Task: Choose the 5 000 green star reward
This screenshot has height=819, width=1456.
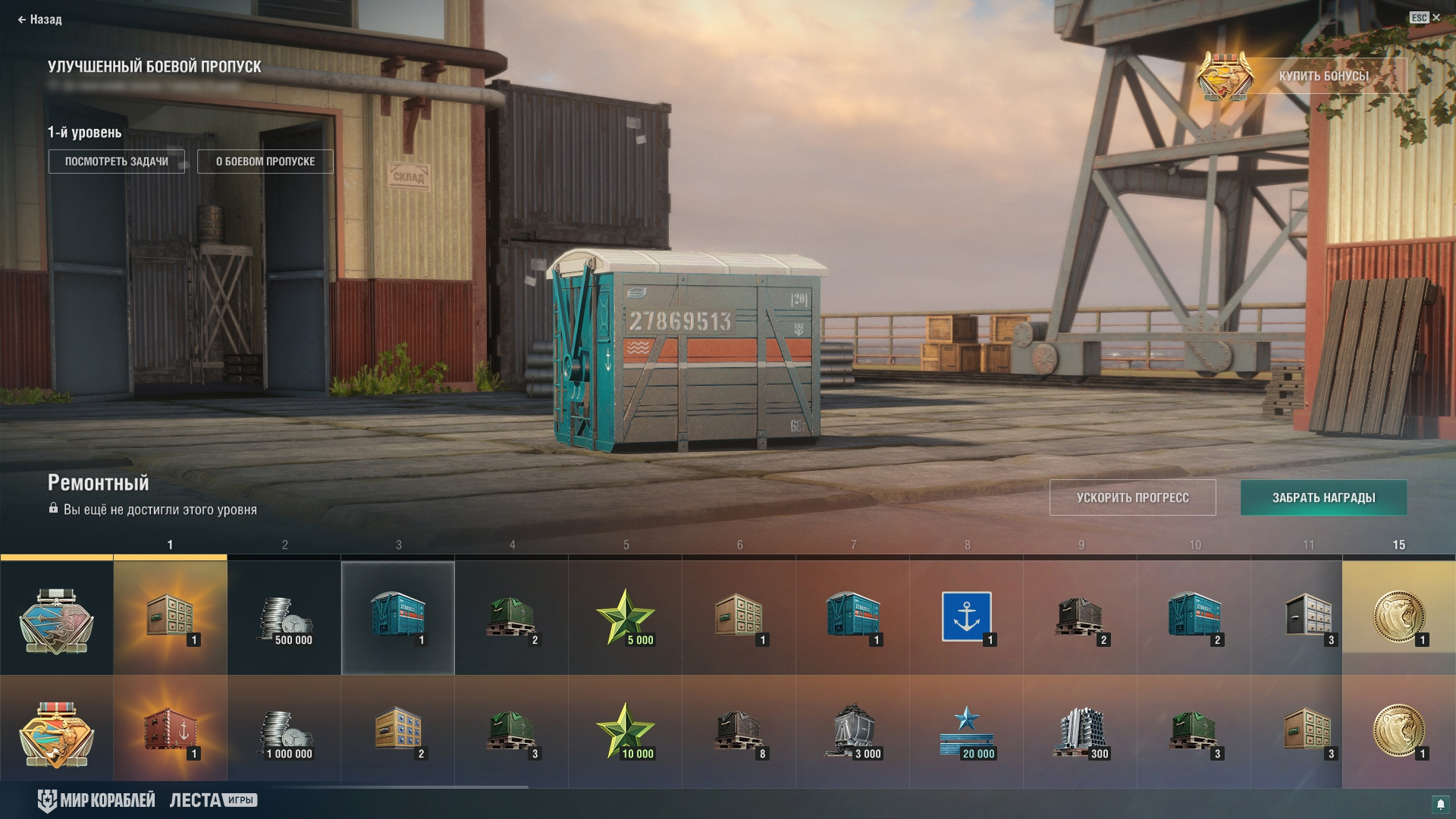Action: (626, 619)
